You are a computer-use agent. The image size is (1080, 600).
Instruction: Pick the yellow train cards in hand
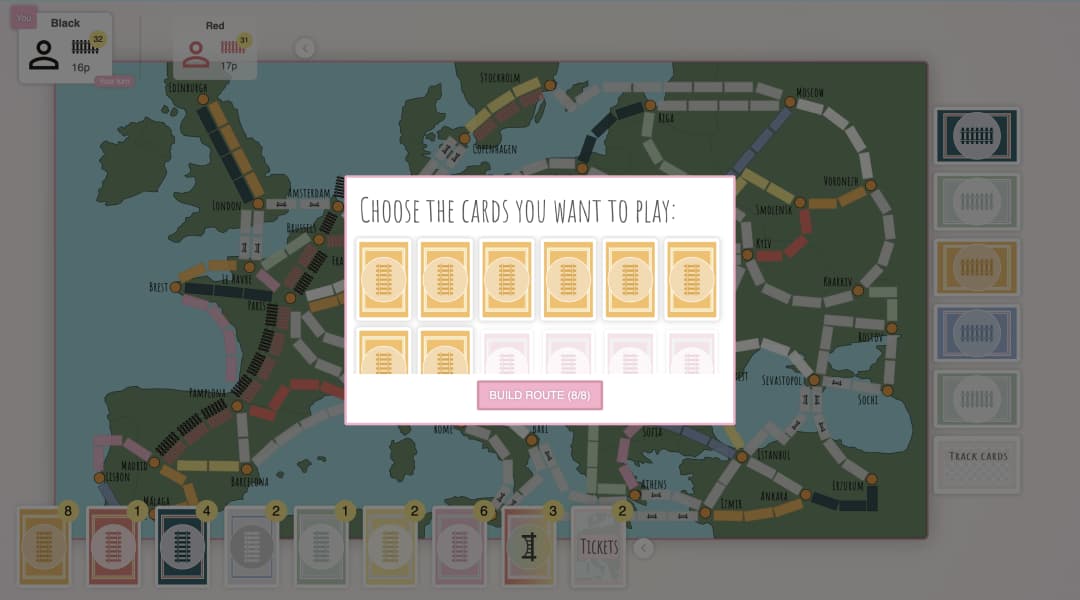390,545
